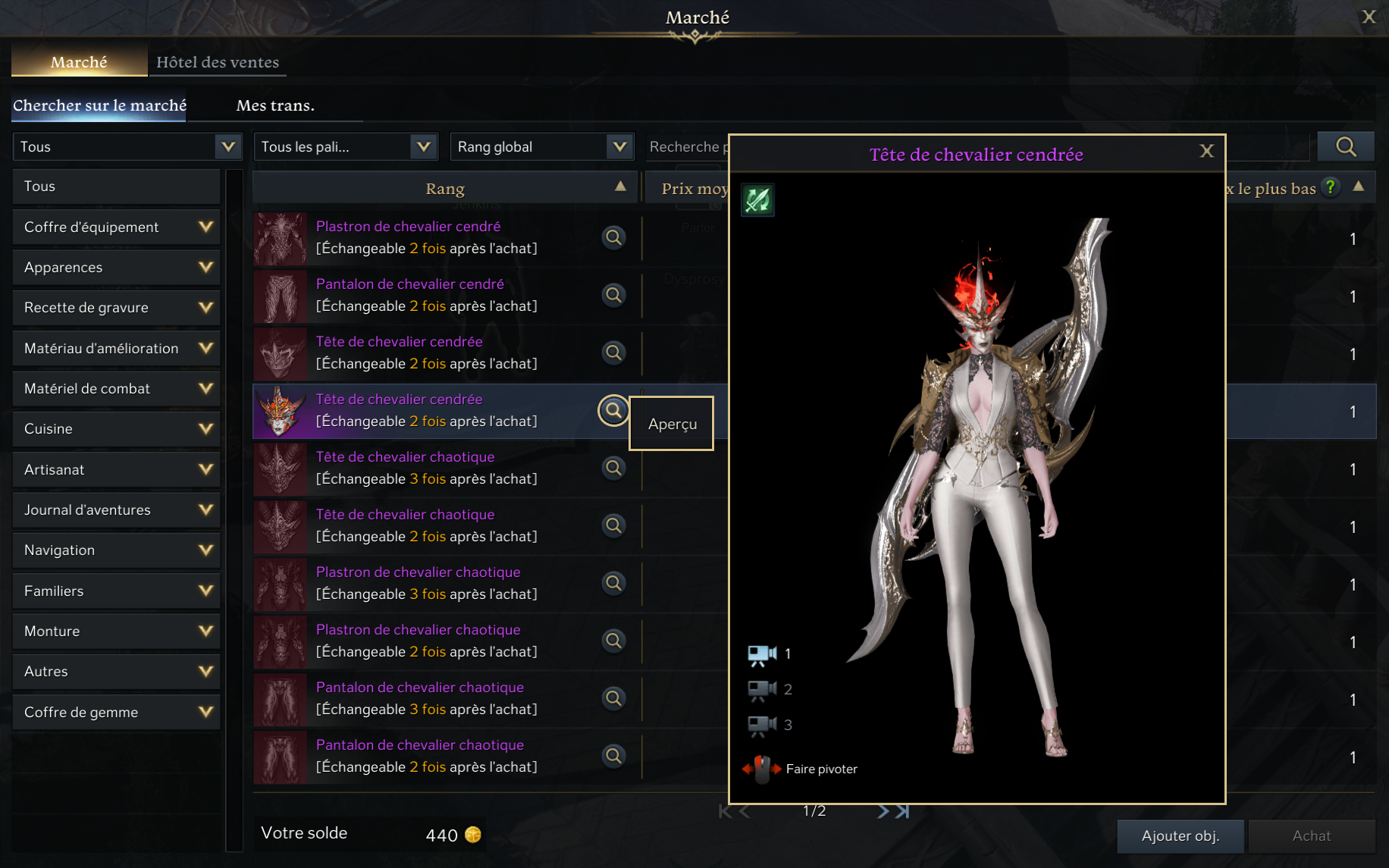
Task: Go to the next results page
Action: (883, 811)
